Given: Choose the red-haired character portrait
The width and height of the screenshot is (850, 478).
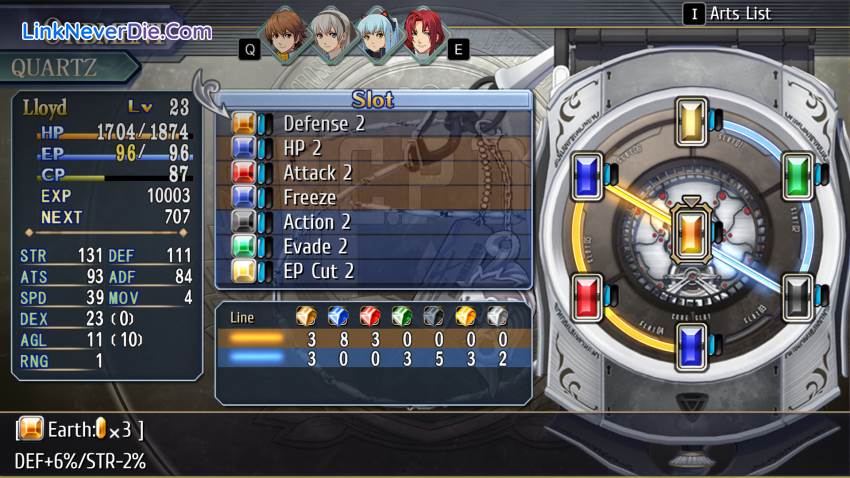Looking at the screenshot, I should 424,37.
